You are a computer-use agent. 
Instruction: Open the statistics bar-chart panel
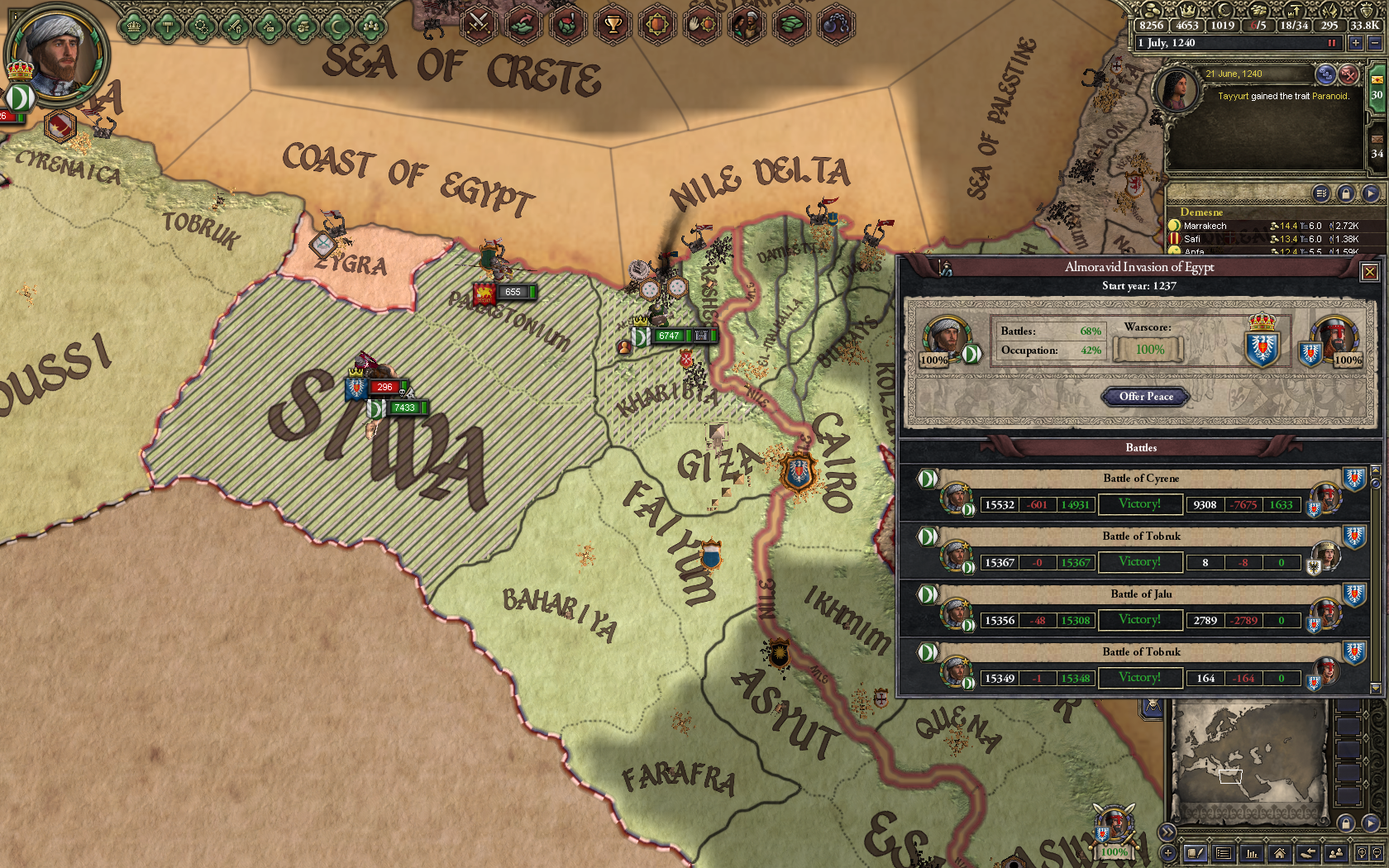[x=1252, y=852]
